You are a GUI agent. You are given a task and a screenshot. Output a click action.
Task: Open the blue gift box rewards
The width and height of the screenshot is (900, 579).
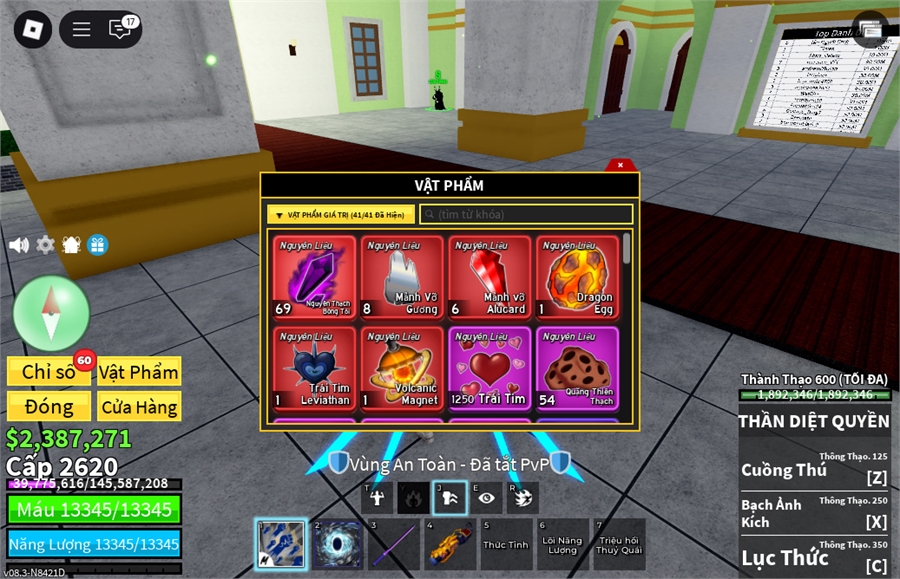click(97, 245)
